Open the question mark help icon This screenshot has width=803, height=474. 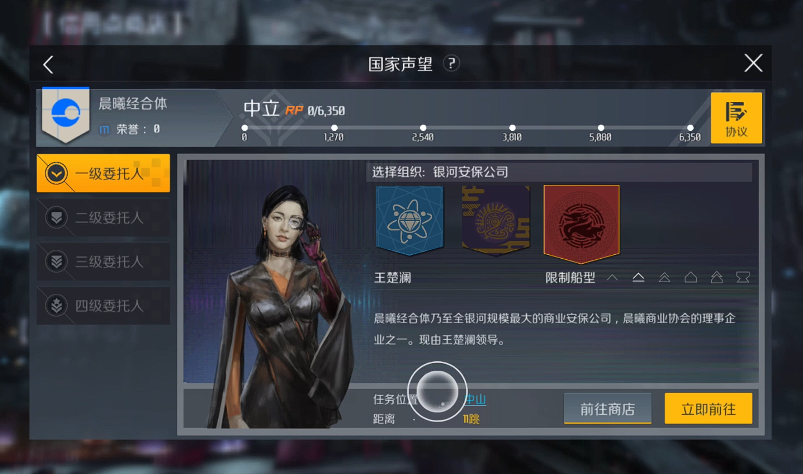click(x=452, y=64)
